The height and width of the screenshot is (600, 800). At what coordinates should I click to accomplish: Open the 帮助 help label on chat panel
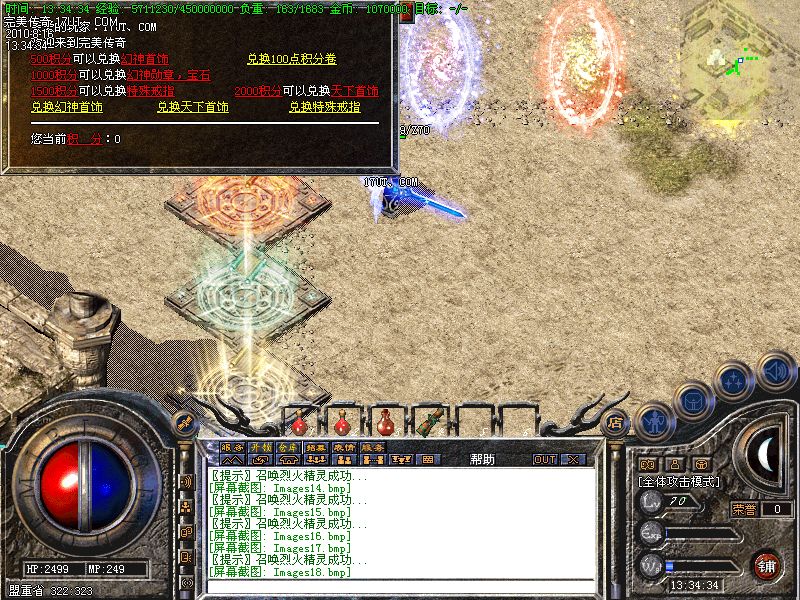tap(482, 459)
